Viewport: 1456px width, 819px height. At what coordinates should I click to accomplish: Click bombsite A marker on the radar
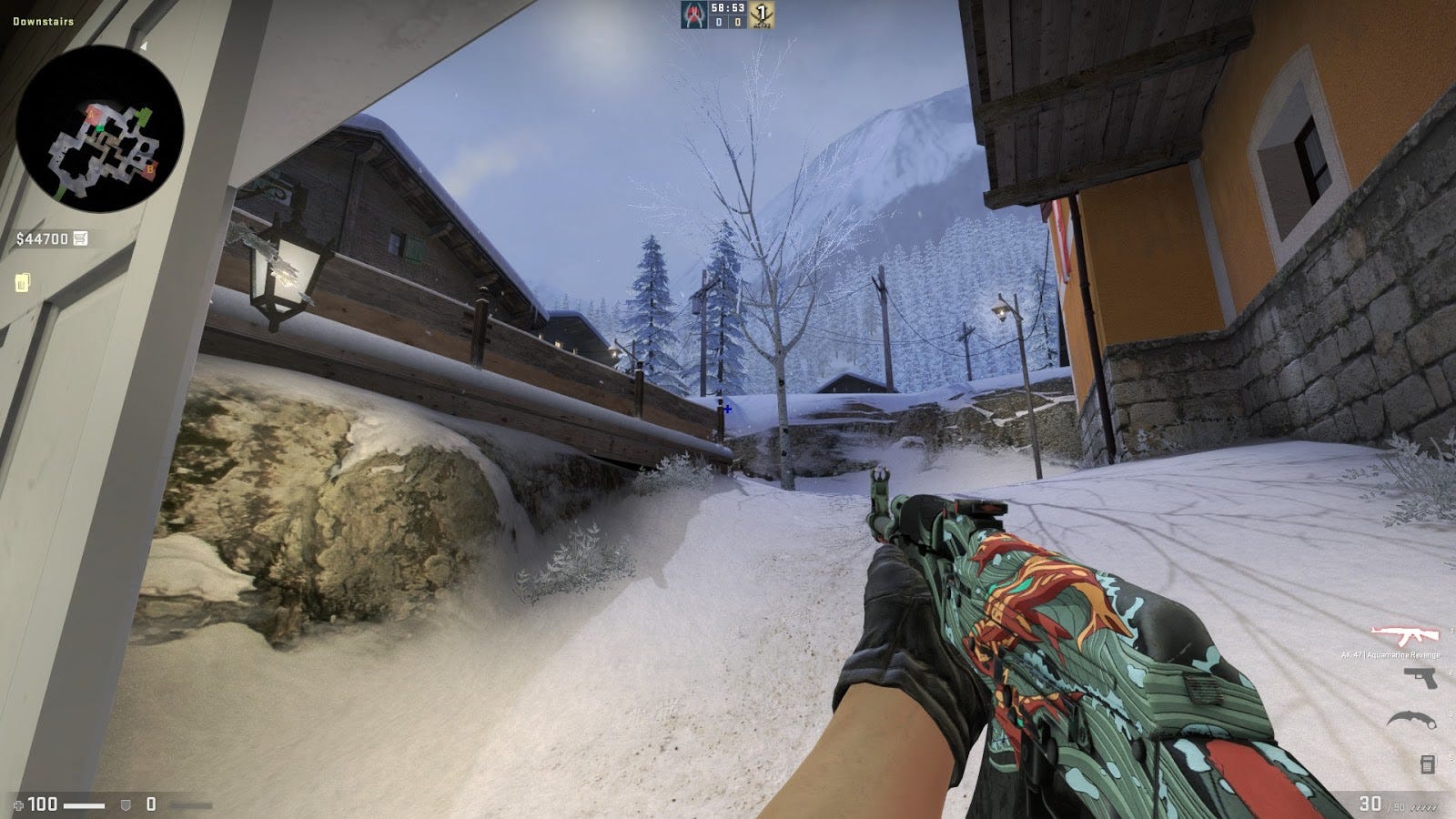click(91, 115)
